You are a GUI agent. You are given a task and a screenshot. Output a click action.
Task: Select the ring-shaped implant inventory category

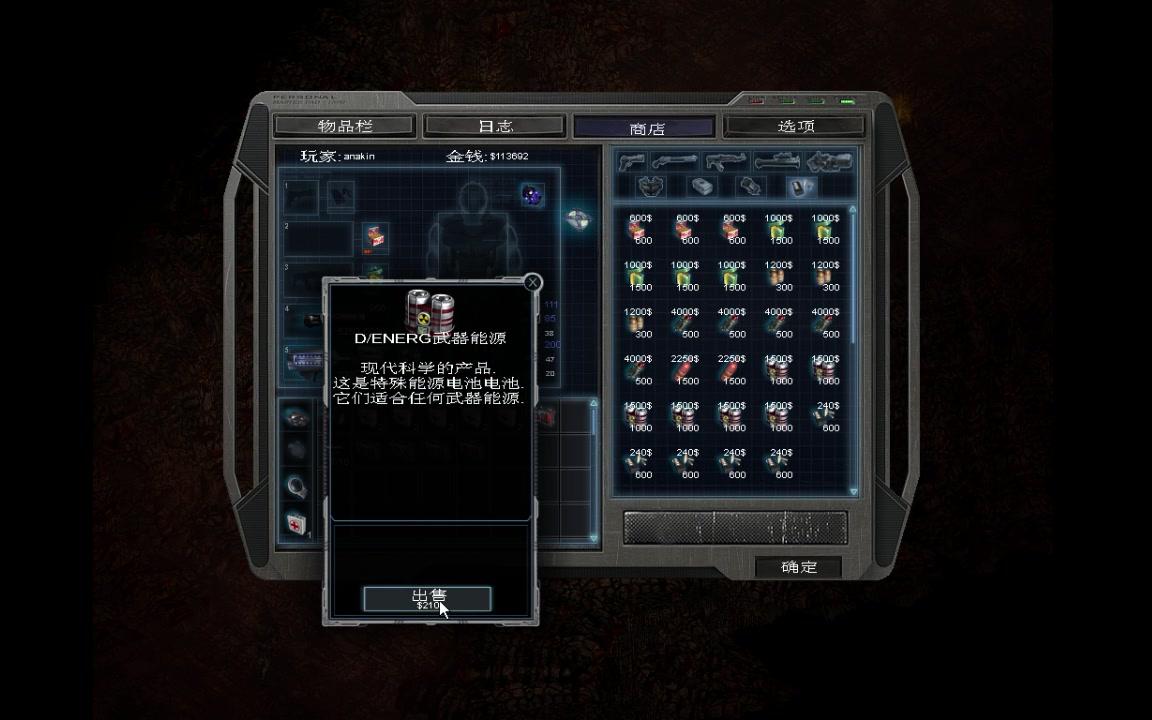point(297,487)
